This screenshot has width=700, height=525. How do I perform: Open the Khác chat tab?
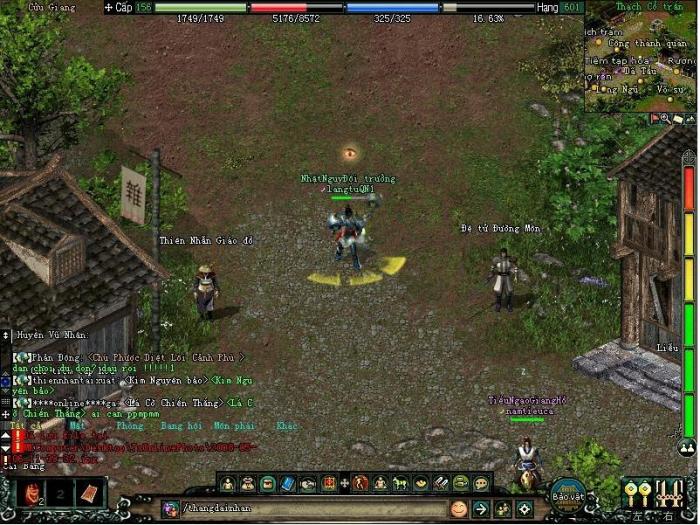[286, 426]
